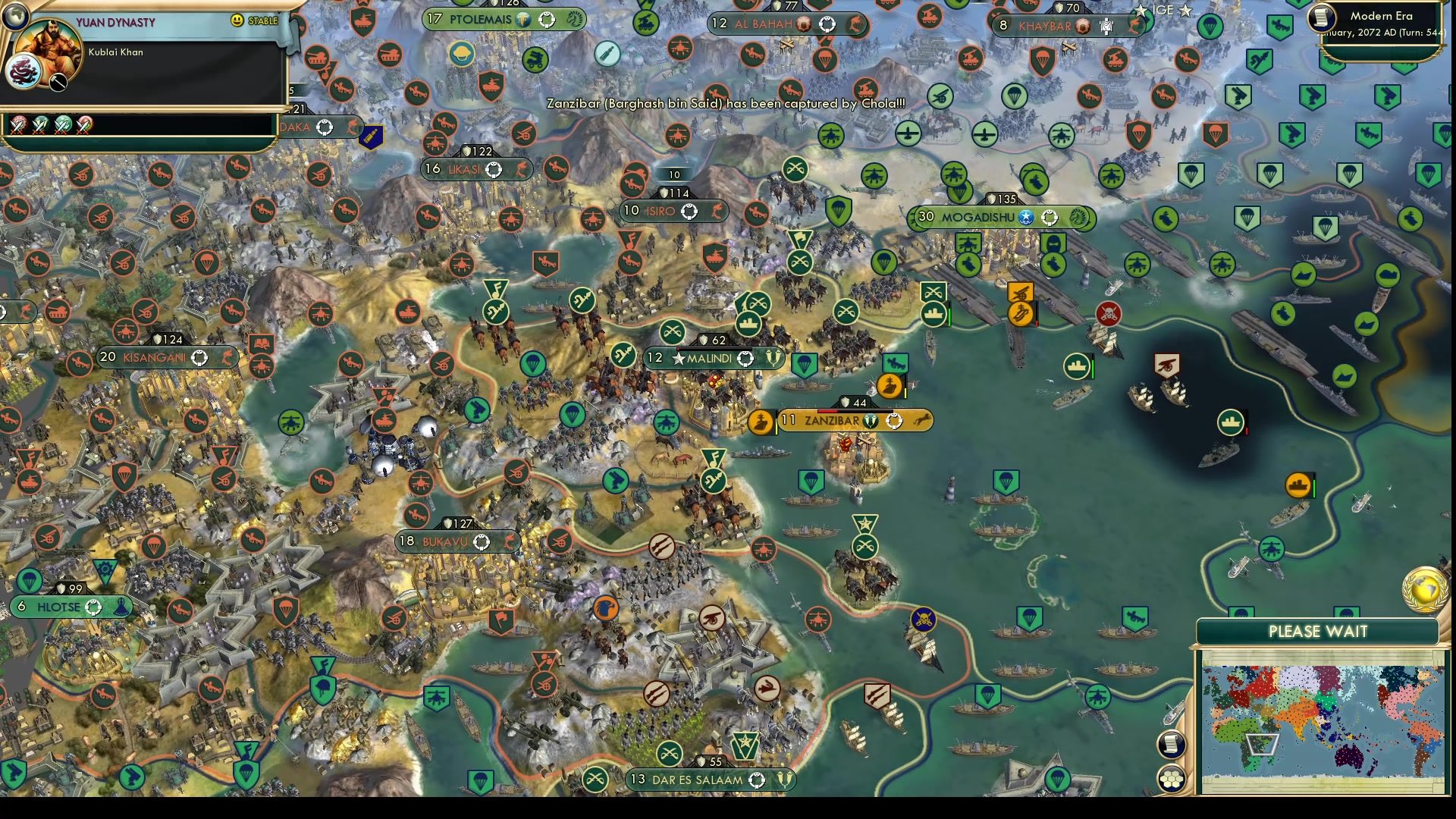Toggle the hex grid overlay icon

tap(1172, 777)
